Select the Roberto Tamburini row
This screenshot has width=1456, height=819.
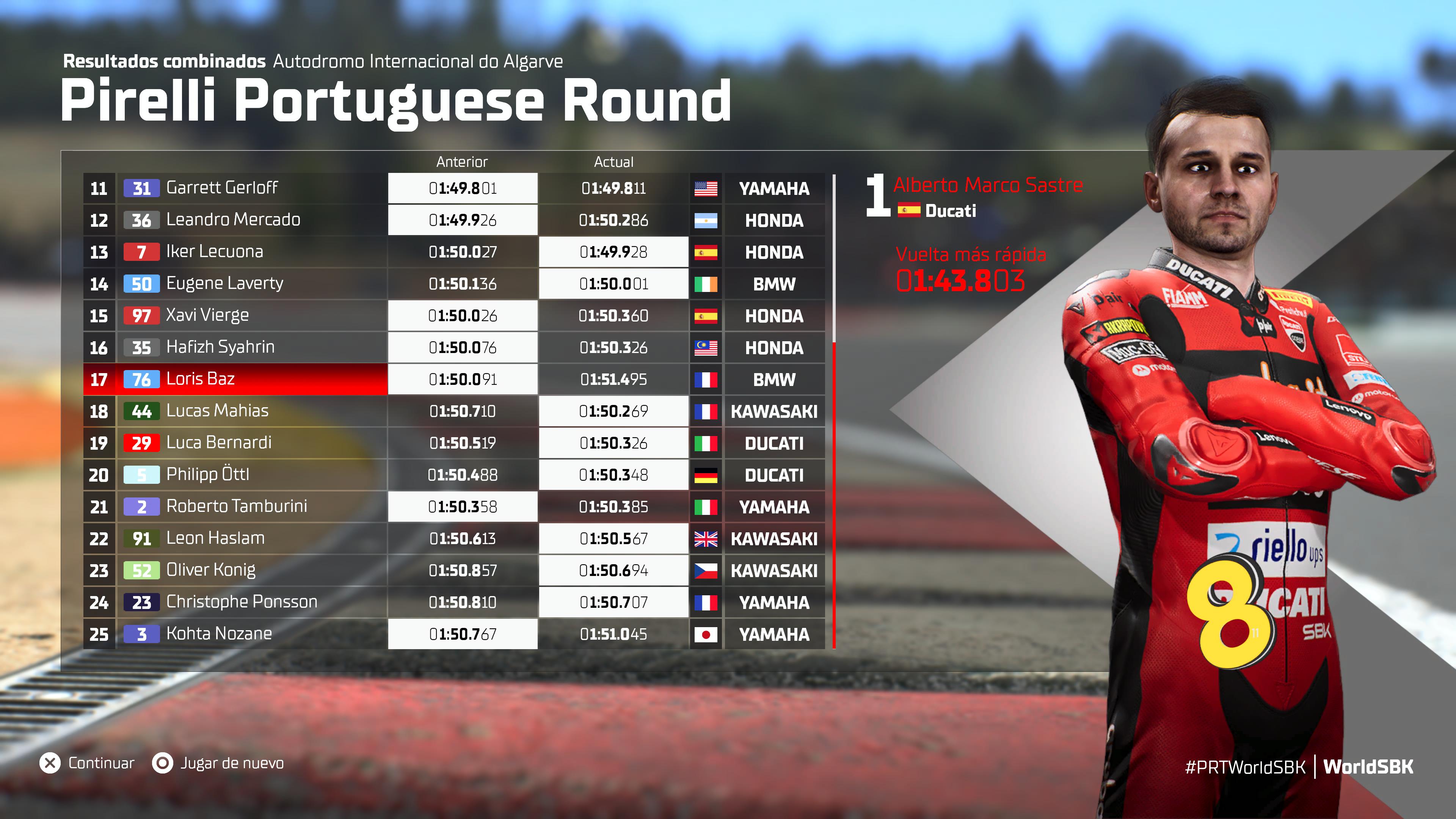point(237,507)
